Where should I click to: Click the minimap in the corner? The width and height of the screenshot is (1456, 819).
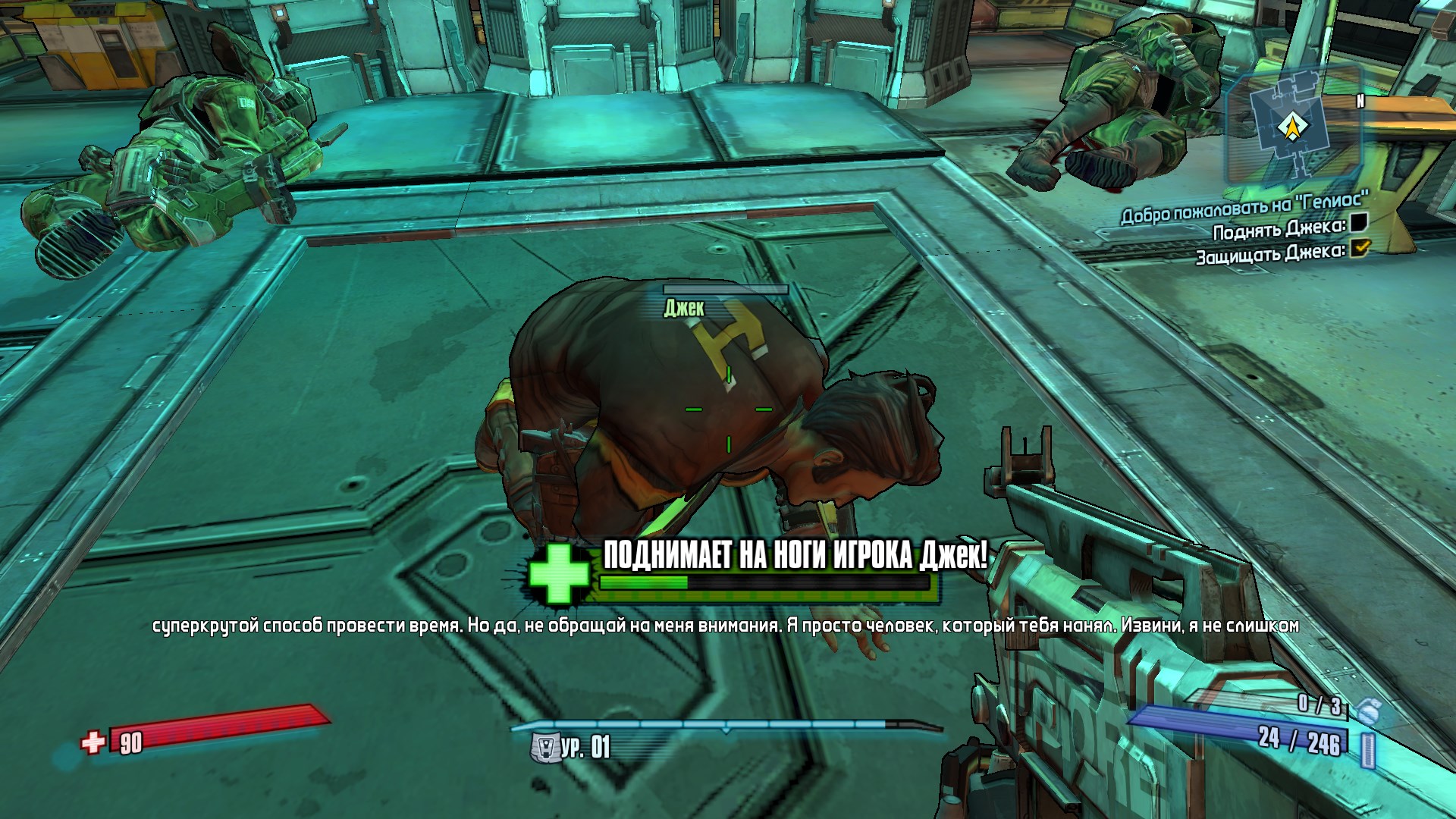click(1291, 126)
